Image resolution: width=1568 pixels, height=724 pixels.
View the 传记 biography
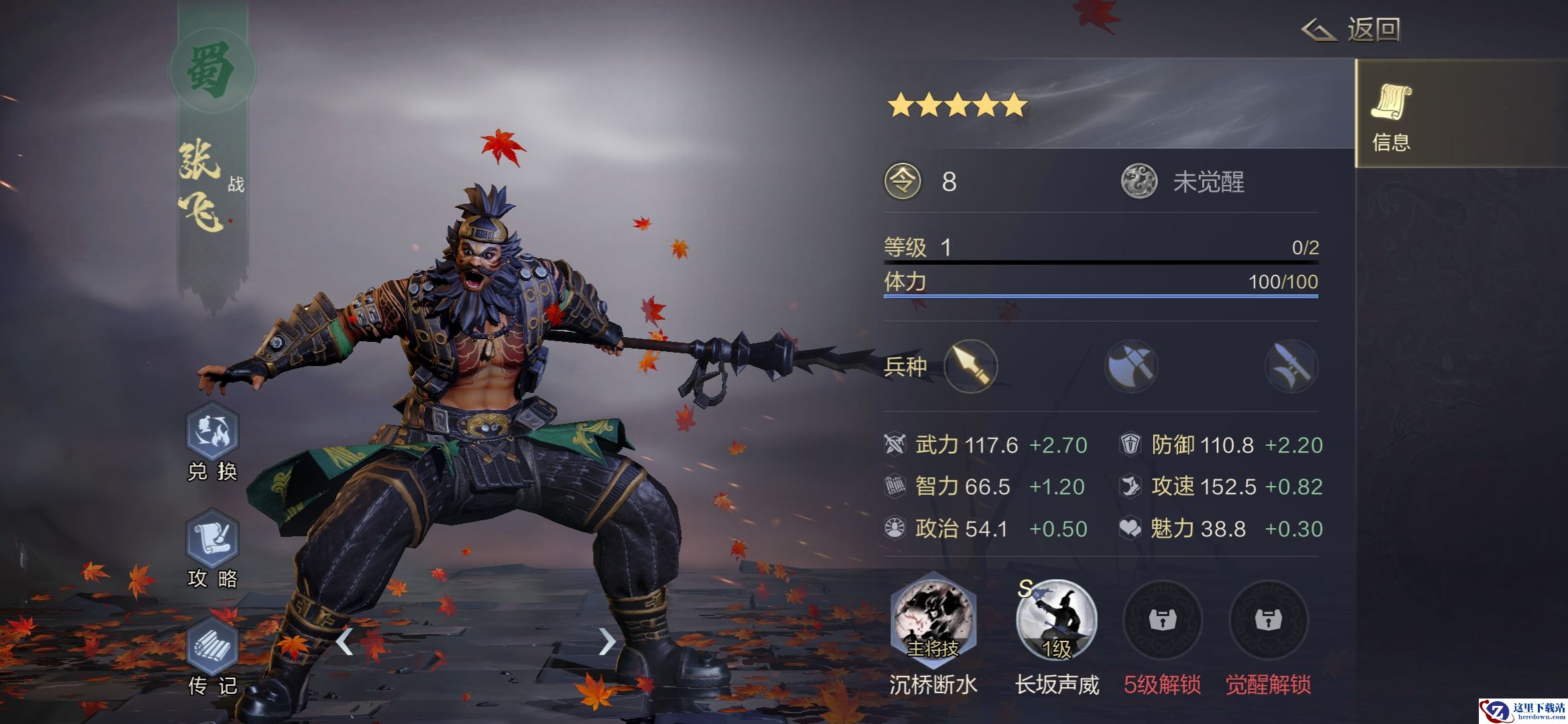click(x=212, y=646)
